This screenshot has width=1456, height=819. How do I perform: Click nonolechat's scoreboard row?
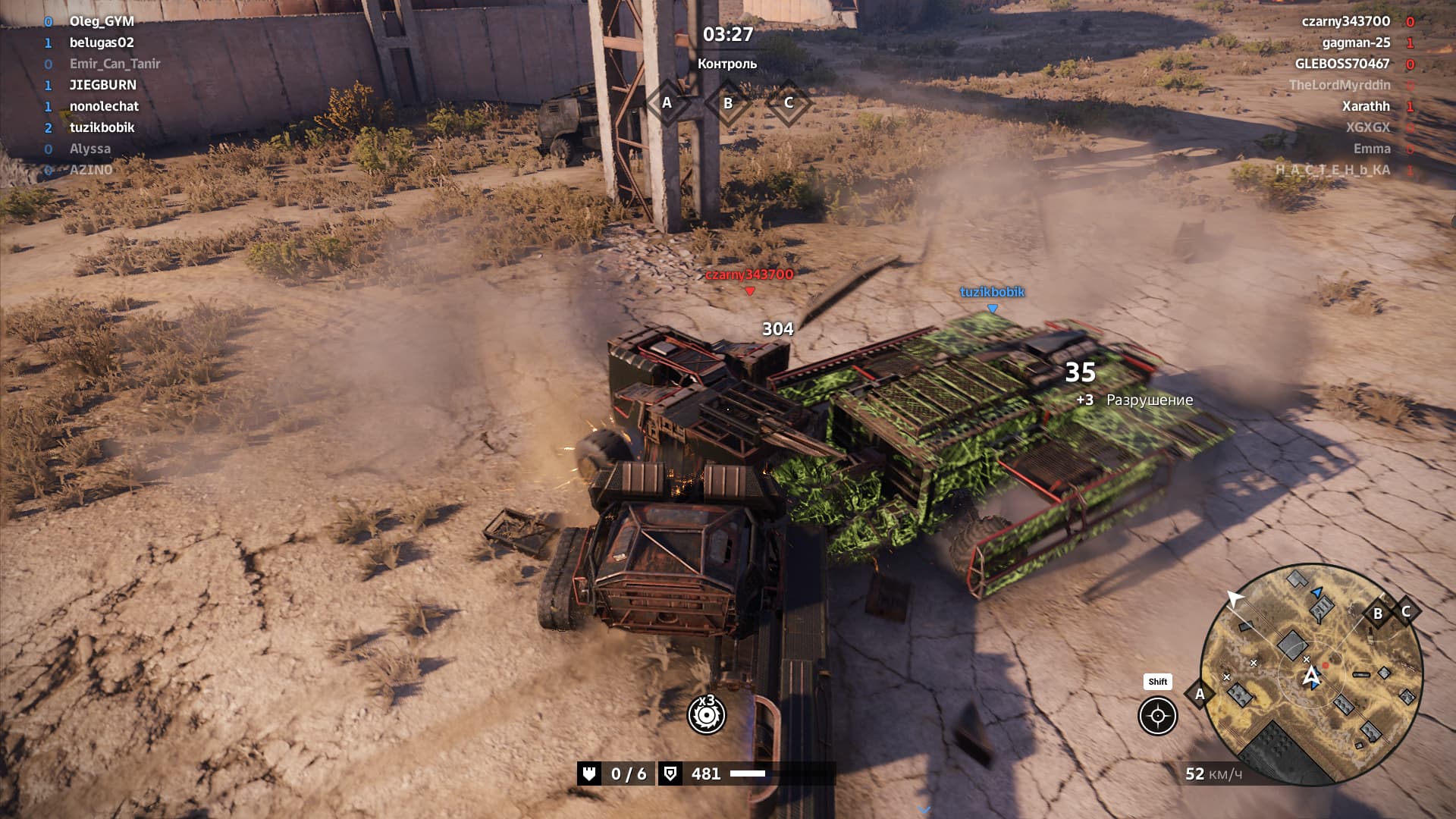[105, 106]
